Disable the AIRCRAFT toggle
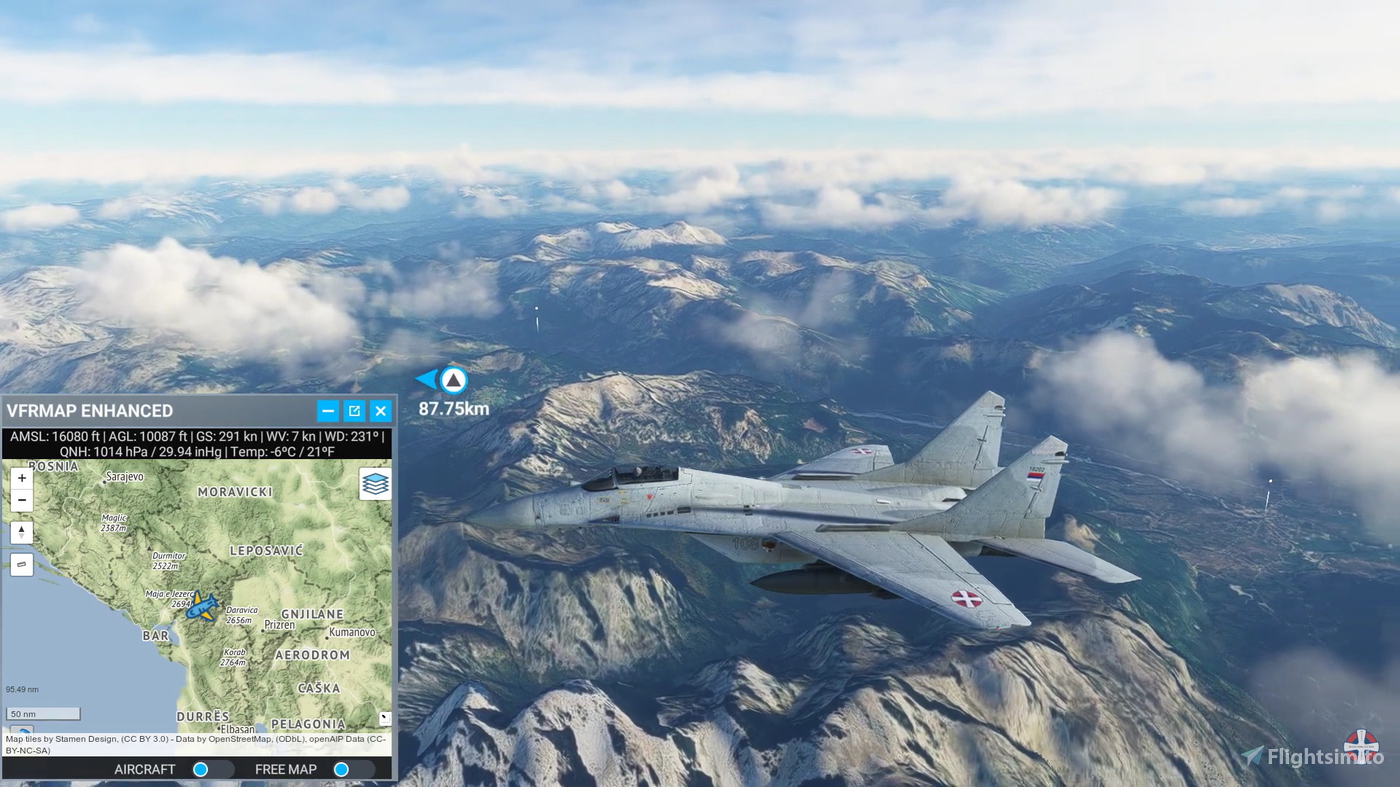 pos(201,769)
